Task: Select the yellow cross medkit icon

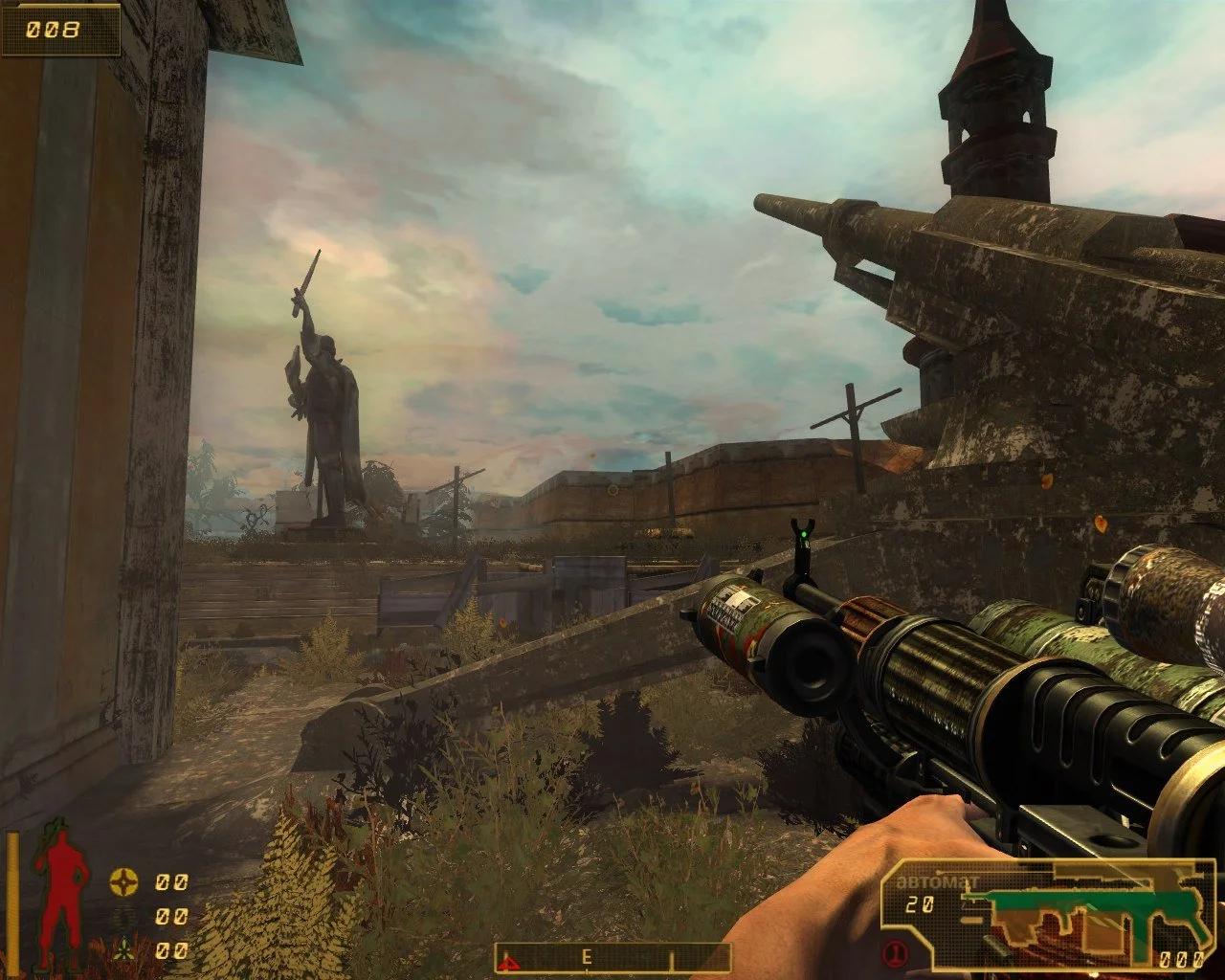Action: [123, 881]
